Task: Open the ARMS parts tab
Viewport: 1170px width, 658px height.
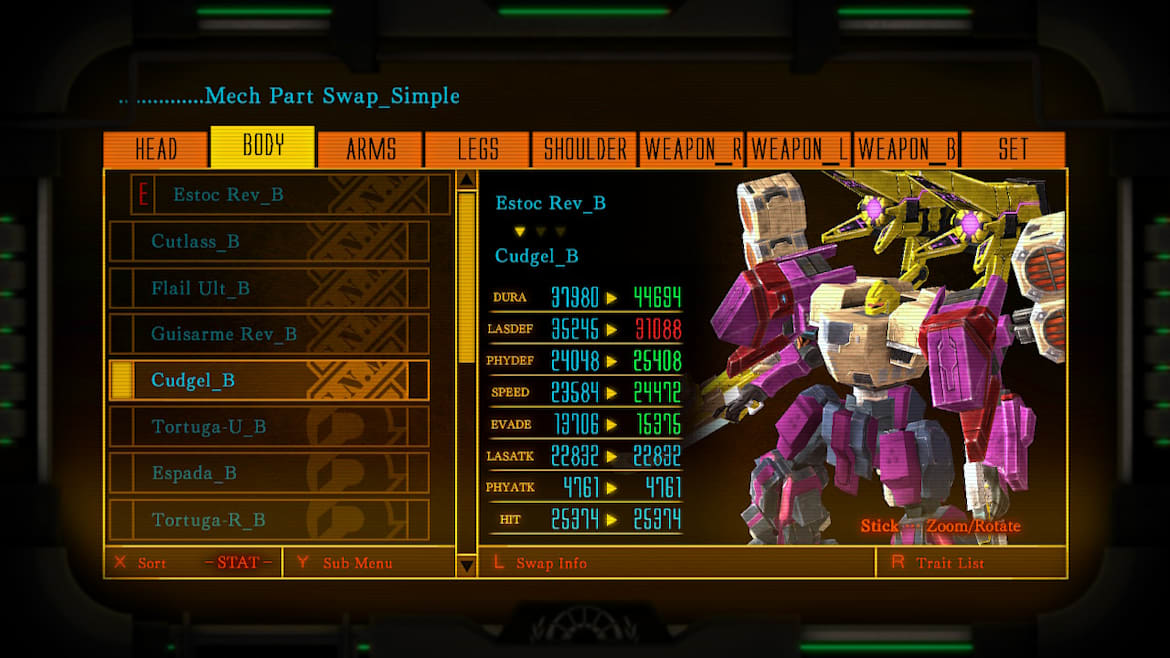Action: coord(371,150)
